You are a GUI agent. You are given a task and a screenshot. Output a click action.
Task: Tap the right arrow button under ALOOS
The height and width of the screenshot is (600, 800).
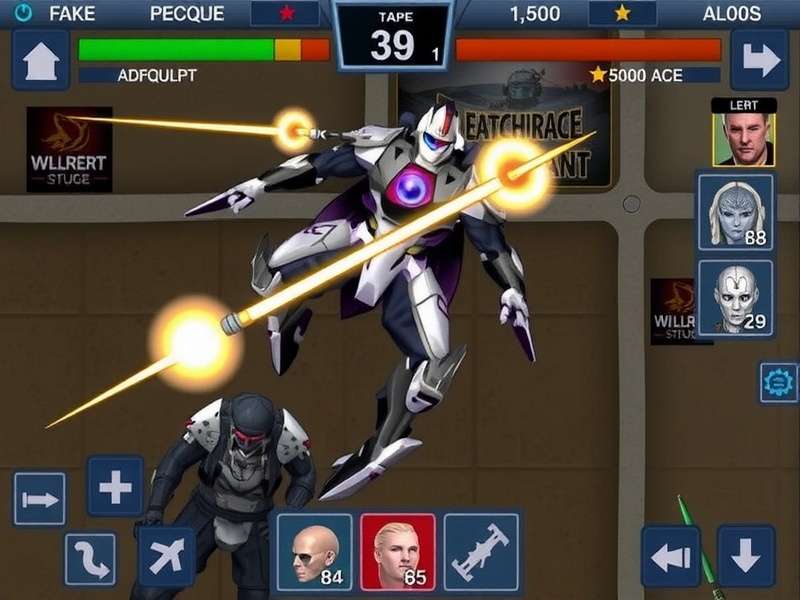click(759, 60)
